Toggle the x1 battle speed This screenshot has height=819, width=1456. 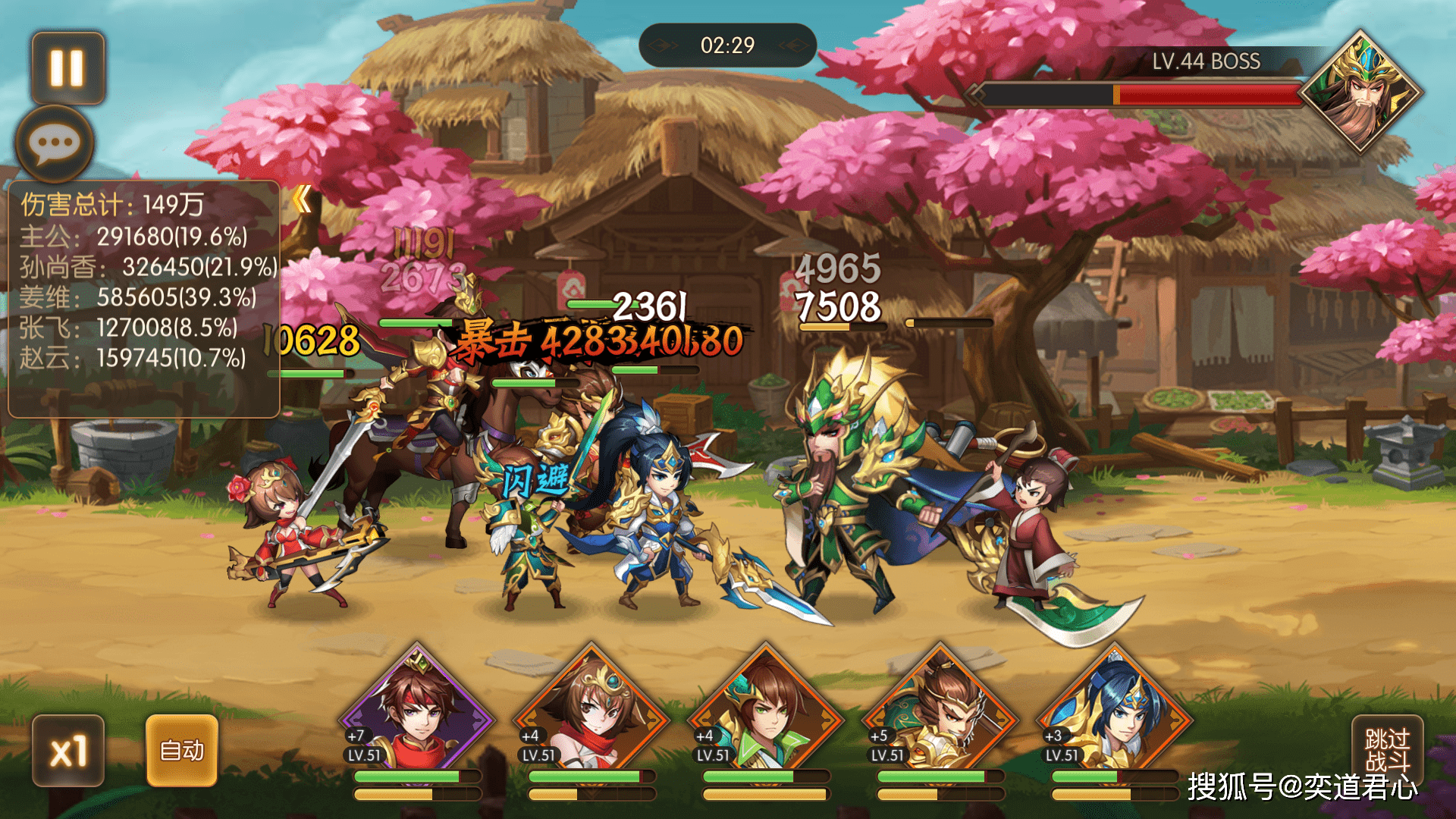tap(68, 751)
